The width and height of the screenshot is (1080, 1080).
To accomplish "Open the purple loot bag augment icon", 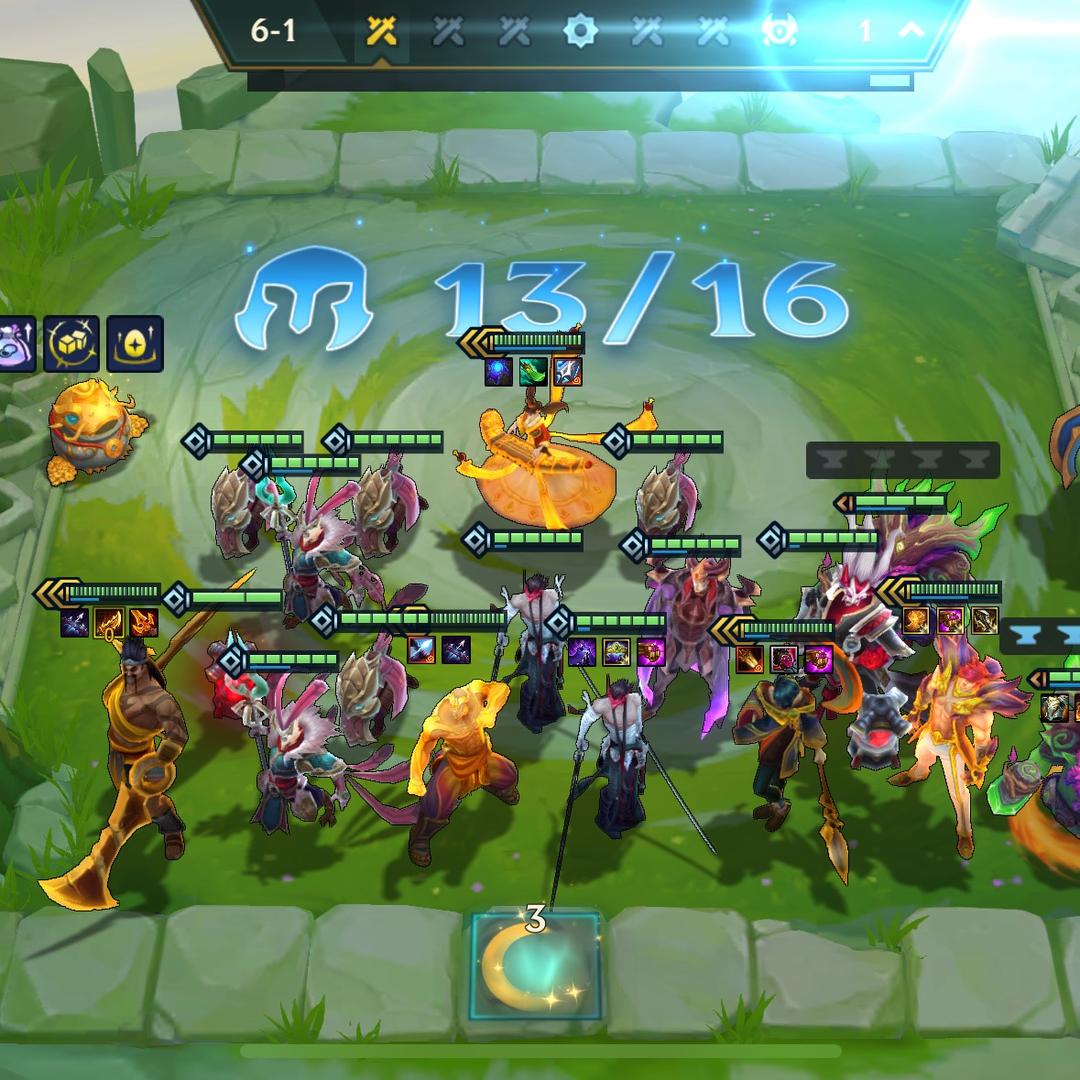I will pyautogui.click(x=15, y=344).
